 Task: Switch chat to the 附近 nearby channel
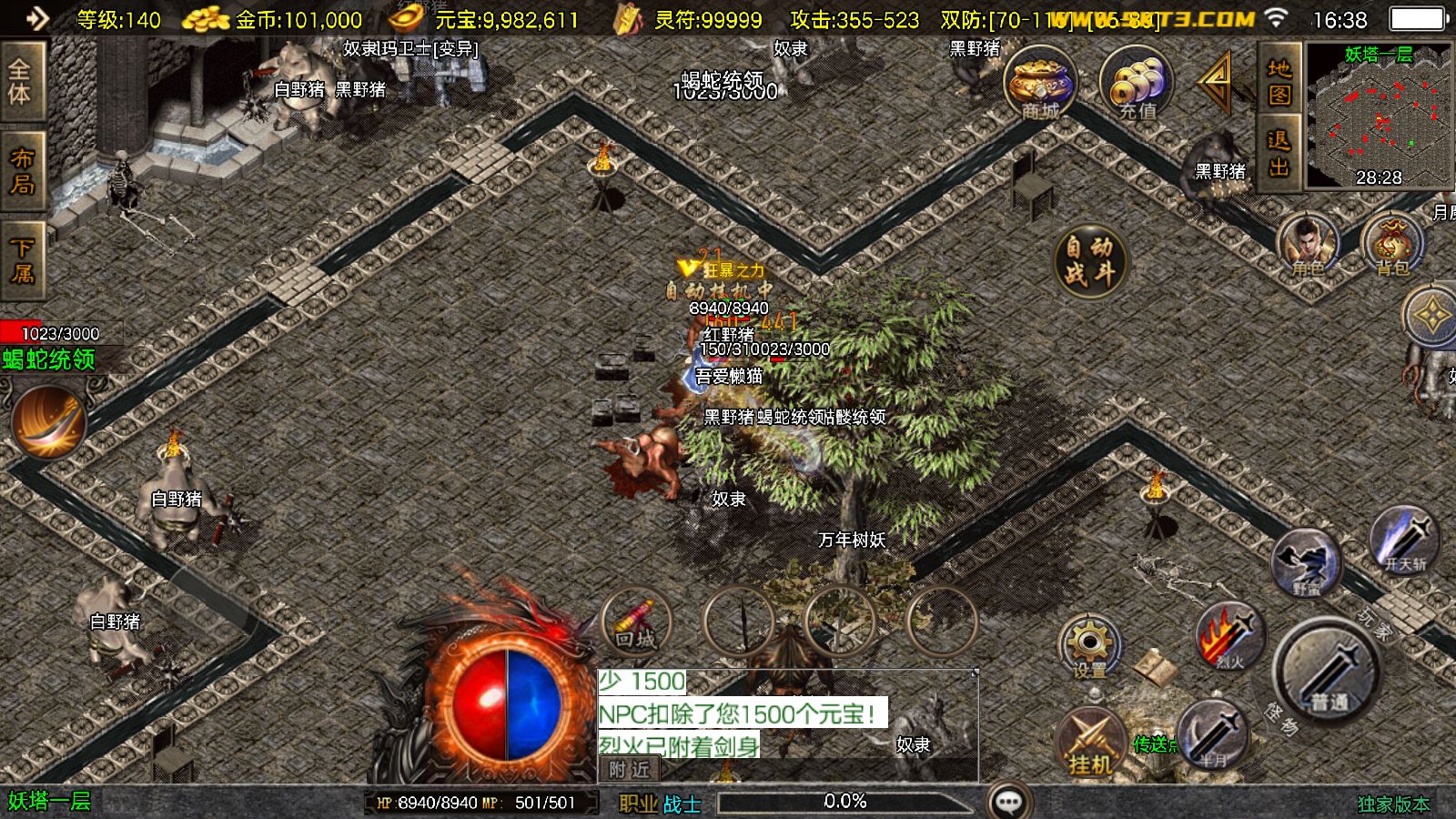630,770
